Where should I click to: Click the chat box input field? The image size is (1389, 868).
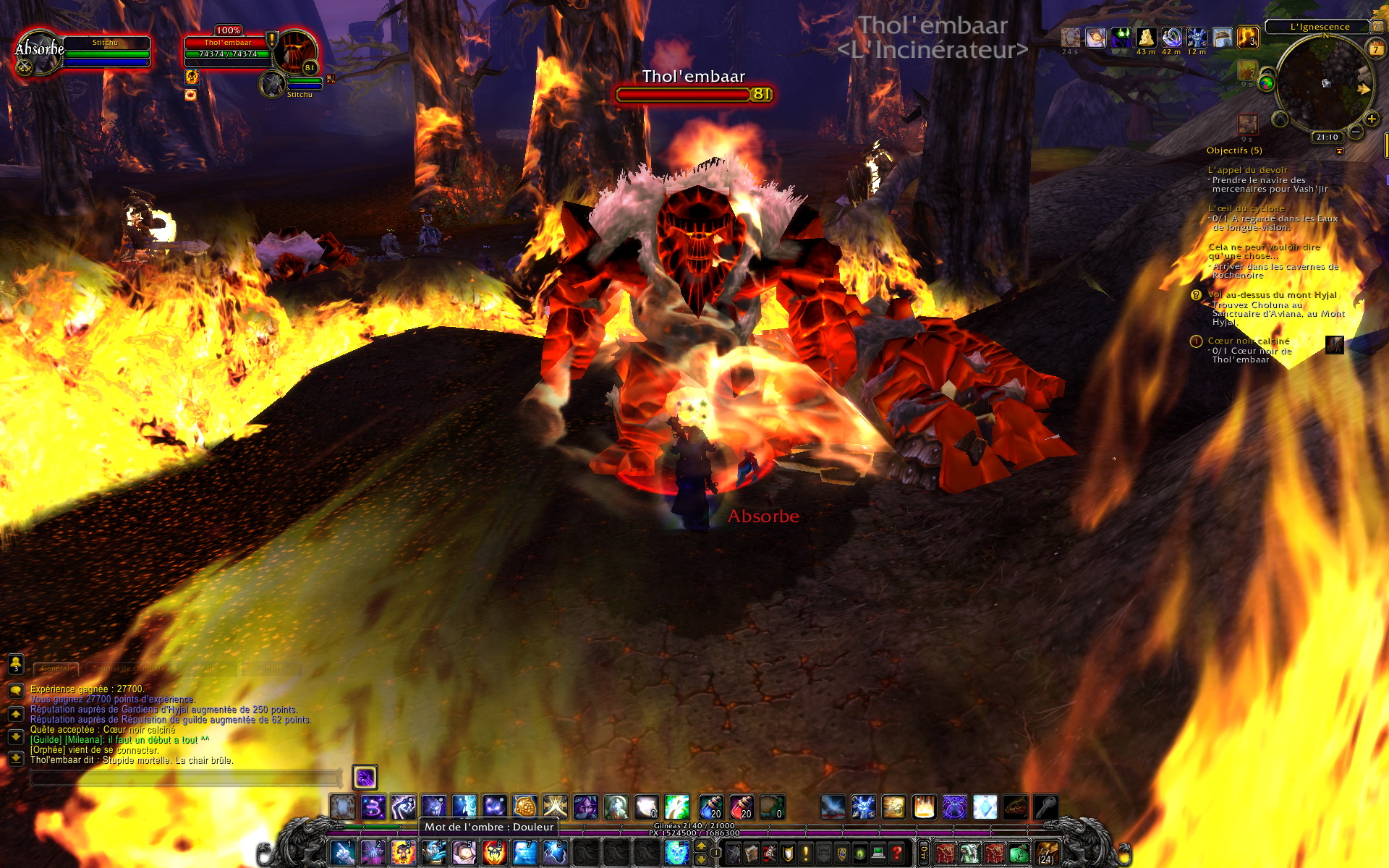pyautogui.click(x=184, y=778)
